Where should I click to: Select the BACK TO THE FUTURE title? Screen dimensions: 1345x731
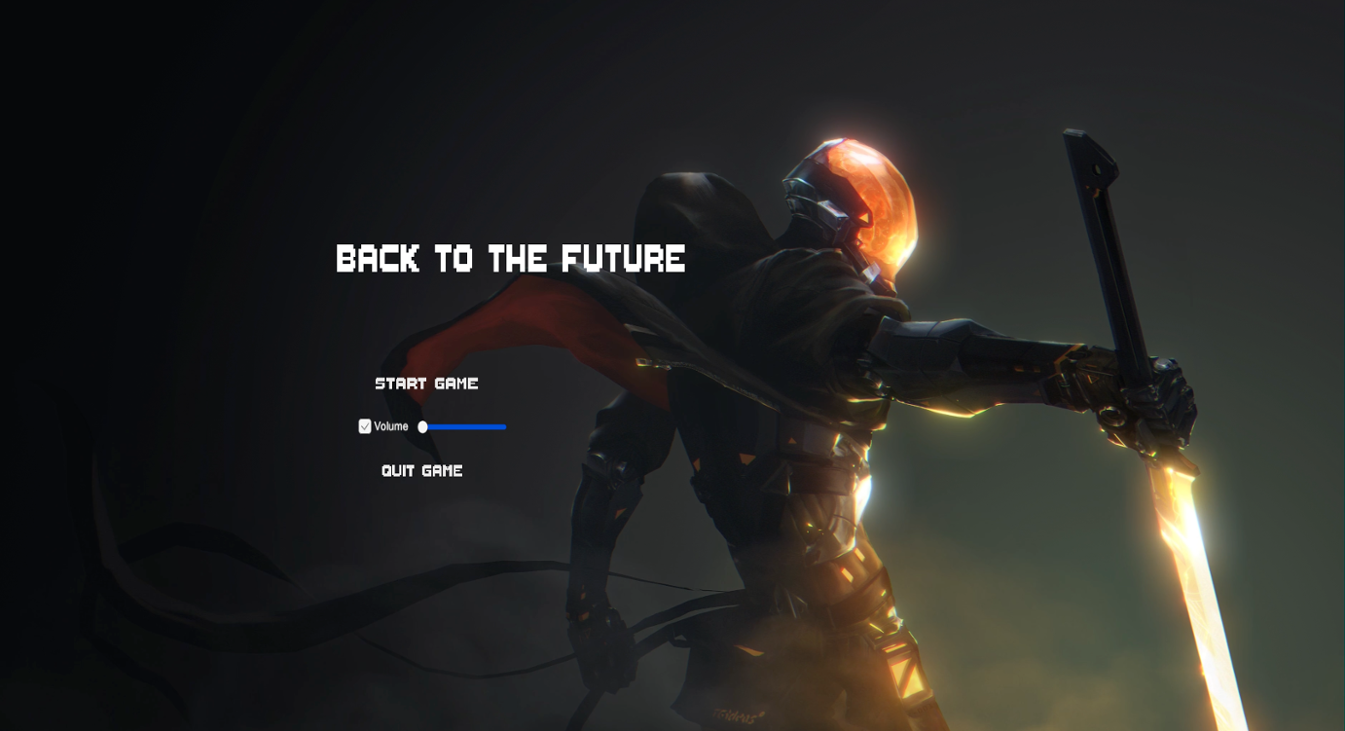(x=510, y=260)
